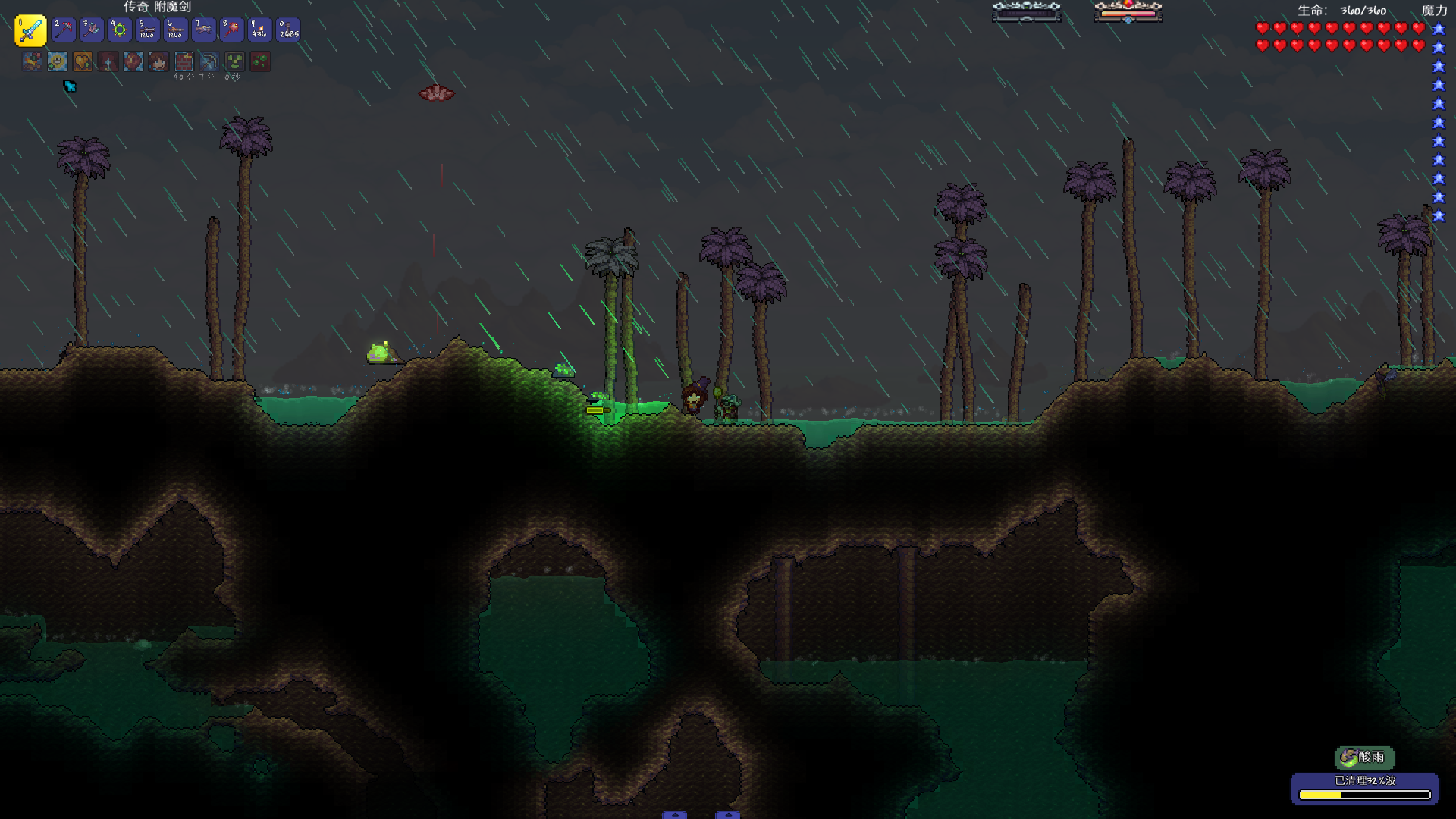Click the green radiation symbol debuff icon

coord(235,61)
